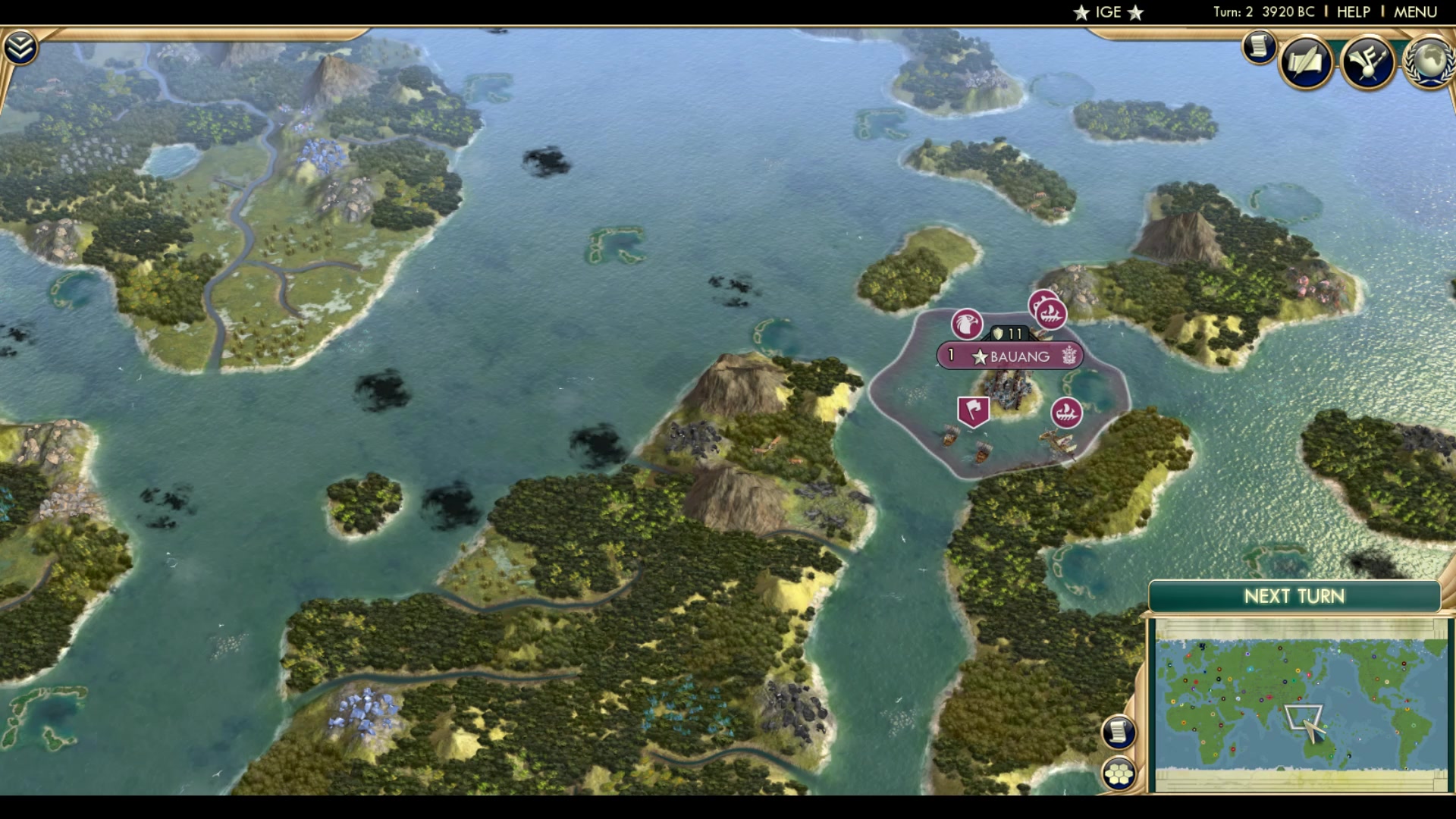
Task: Click Bauang's production icon on the banner
Action: tap(1069, 356)
